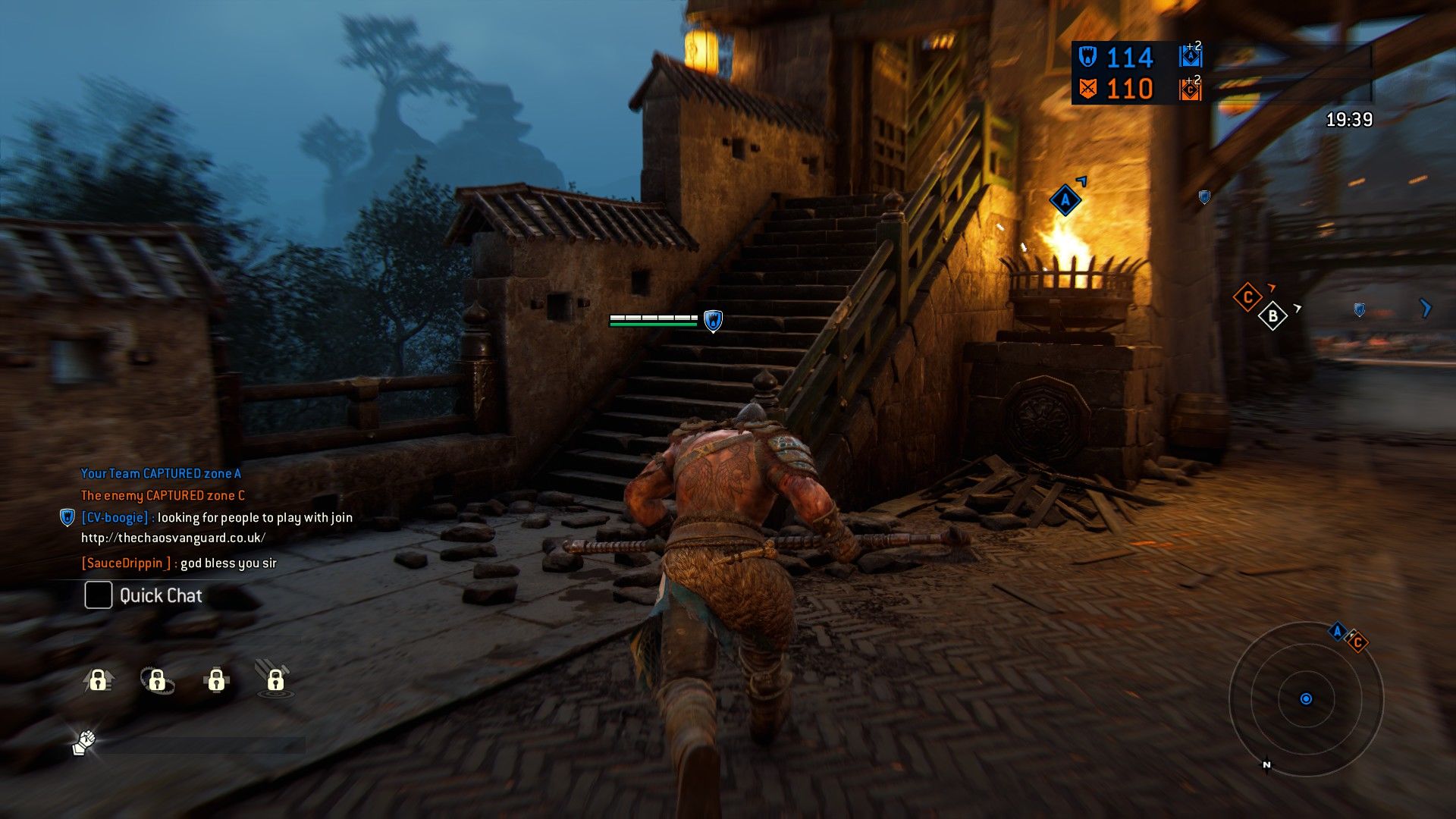Click the blue team tower emblem

tap(1087, 57)
